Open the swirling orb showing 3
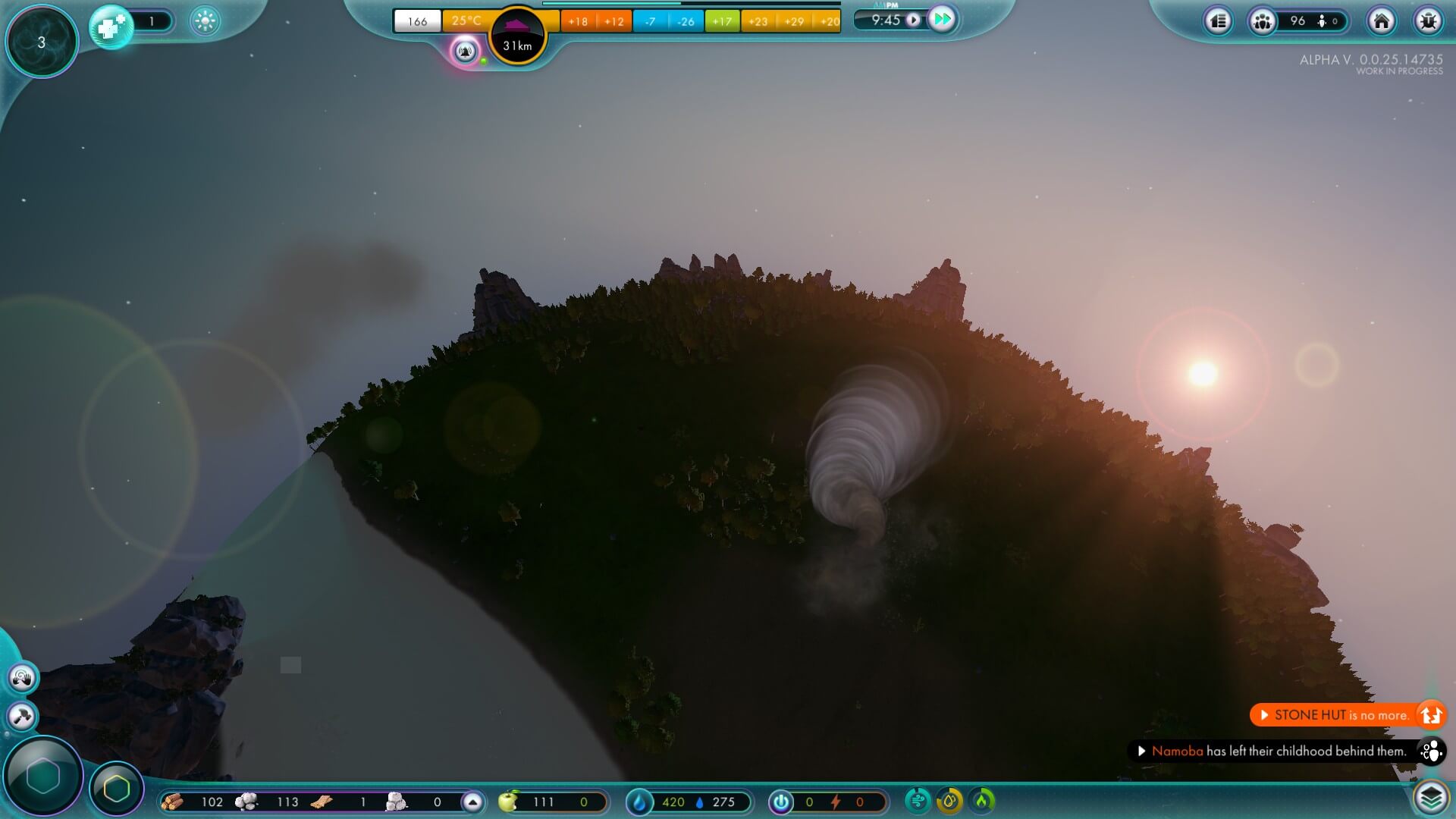This screenshot has width=1456, height=819. (x=42, y=42)
